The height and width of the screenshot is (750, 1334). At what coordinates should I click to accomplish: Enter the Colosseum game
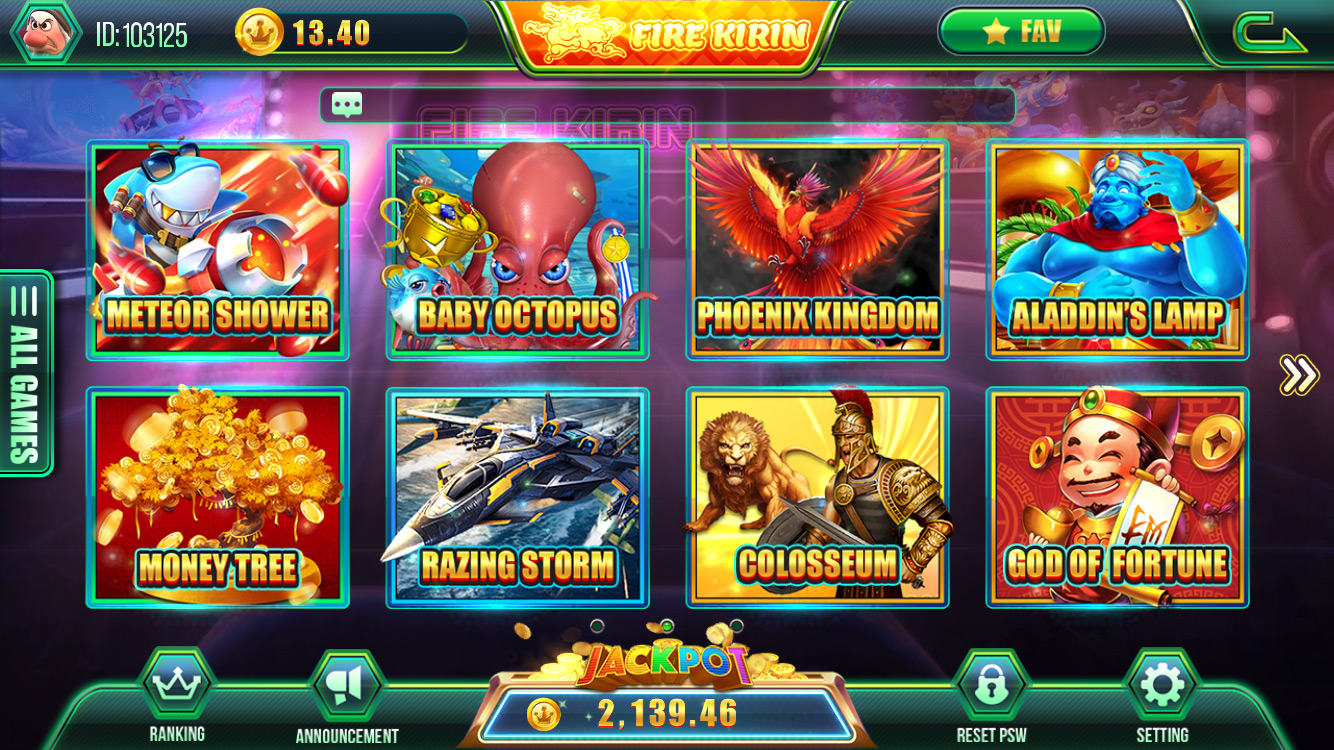point(818,498)
